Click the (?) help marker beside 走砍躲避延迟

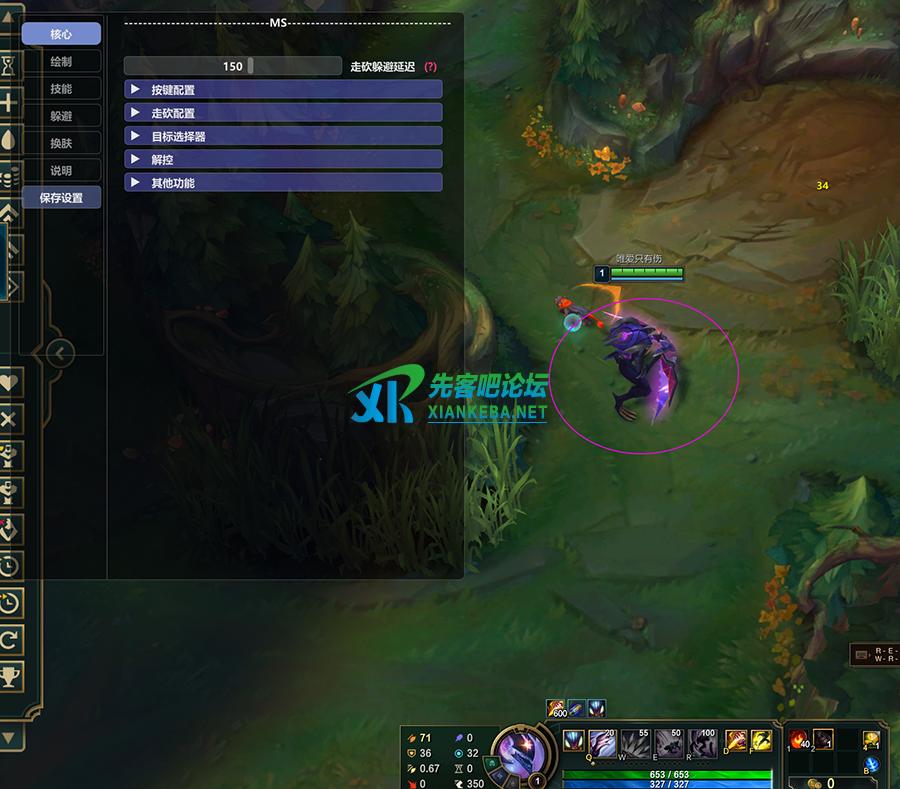pyautogui.click(x=430, y=67)
